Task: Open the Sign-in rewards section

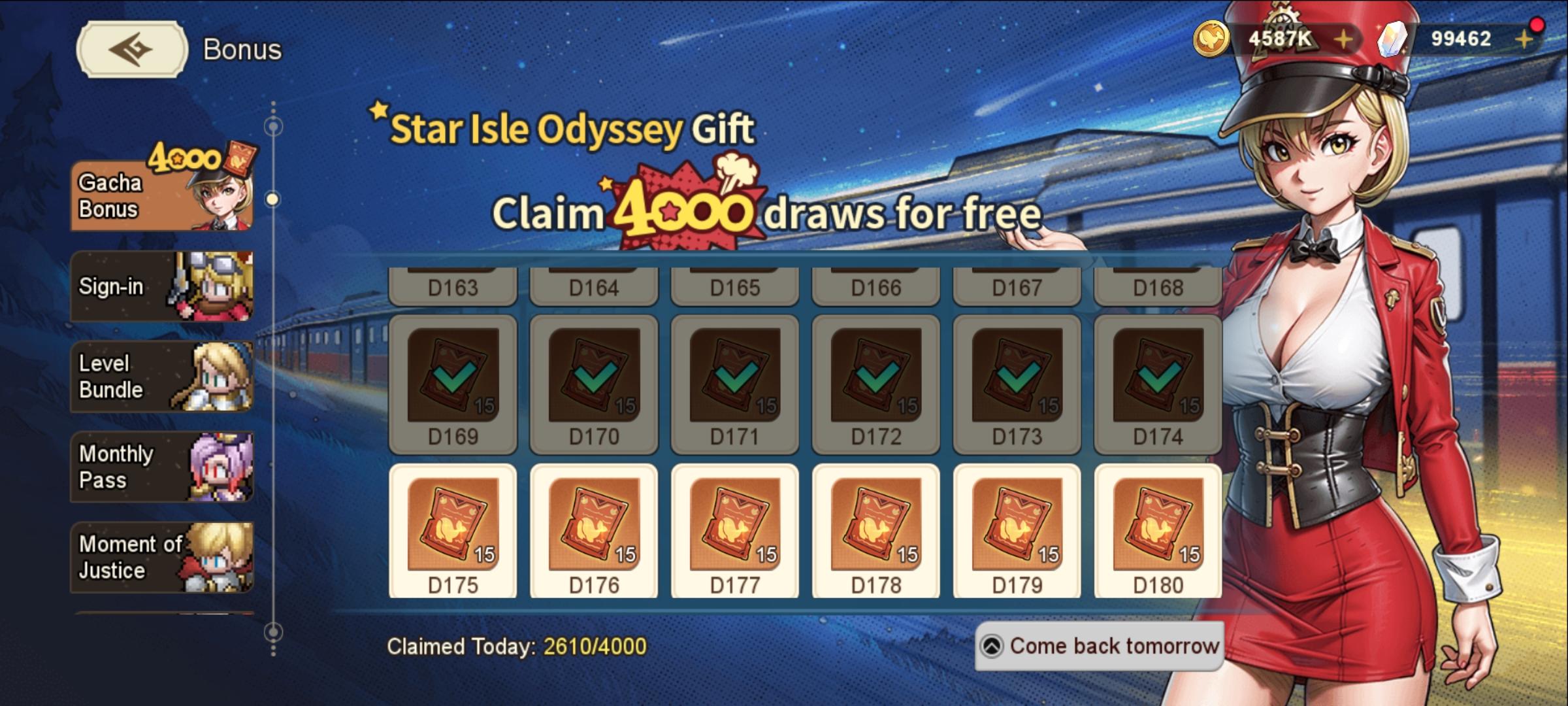Action: [160, 286]
